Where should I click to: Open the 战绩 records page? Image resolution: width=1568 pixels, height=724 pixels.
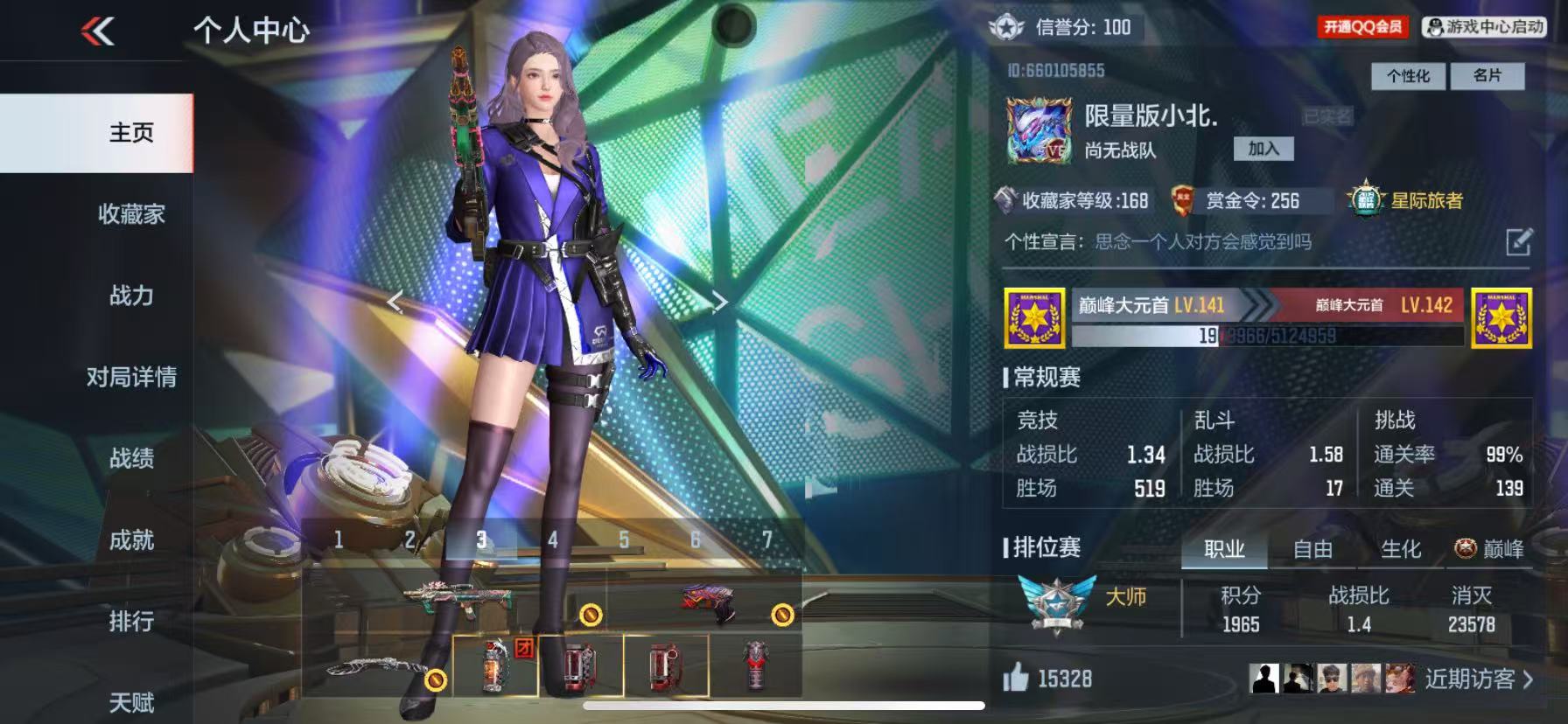[131, 458]
